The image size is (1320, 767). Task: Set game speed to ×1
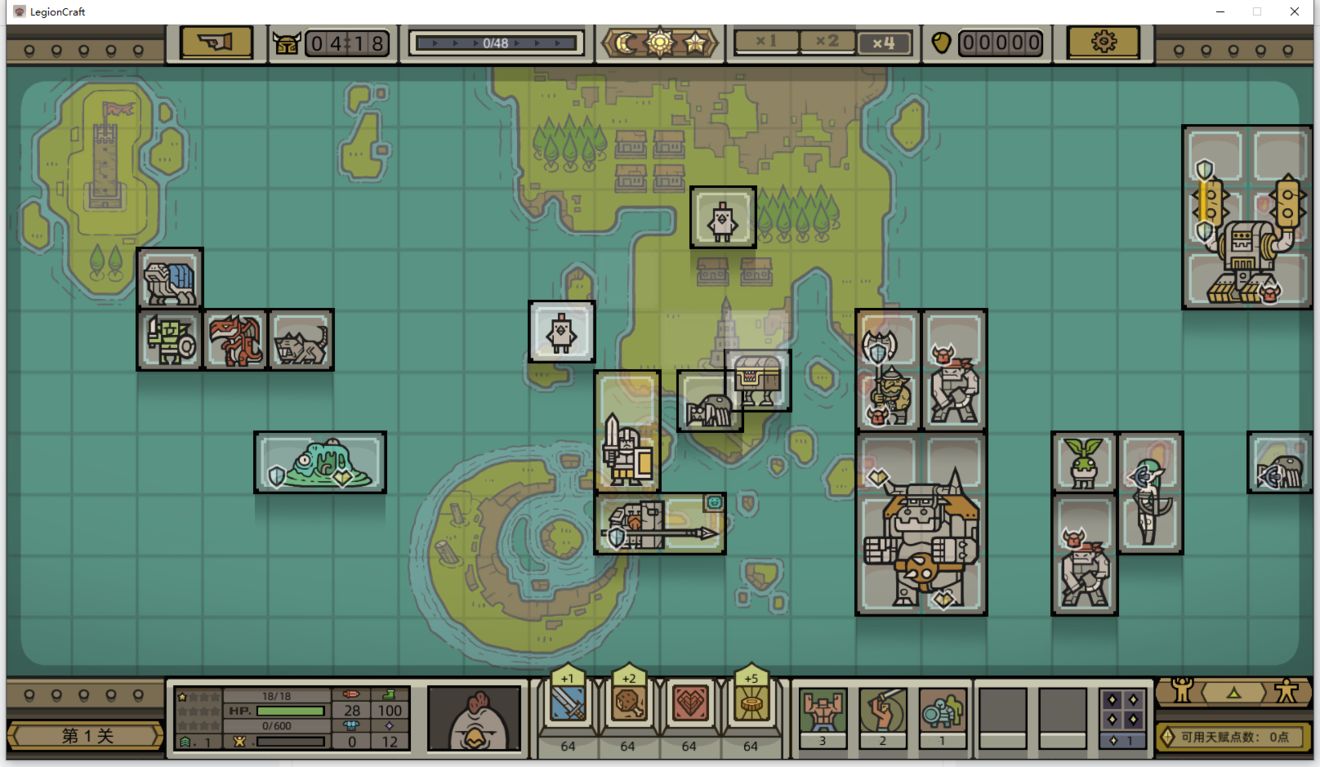click(766, 43)
